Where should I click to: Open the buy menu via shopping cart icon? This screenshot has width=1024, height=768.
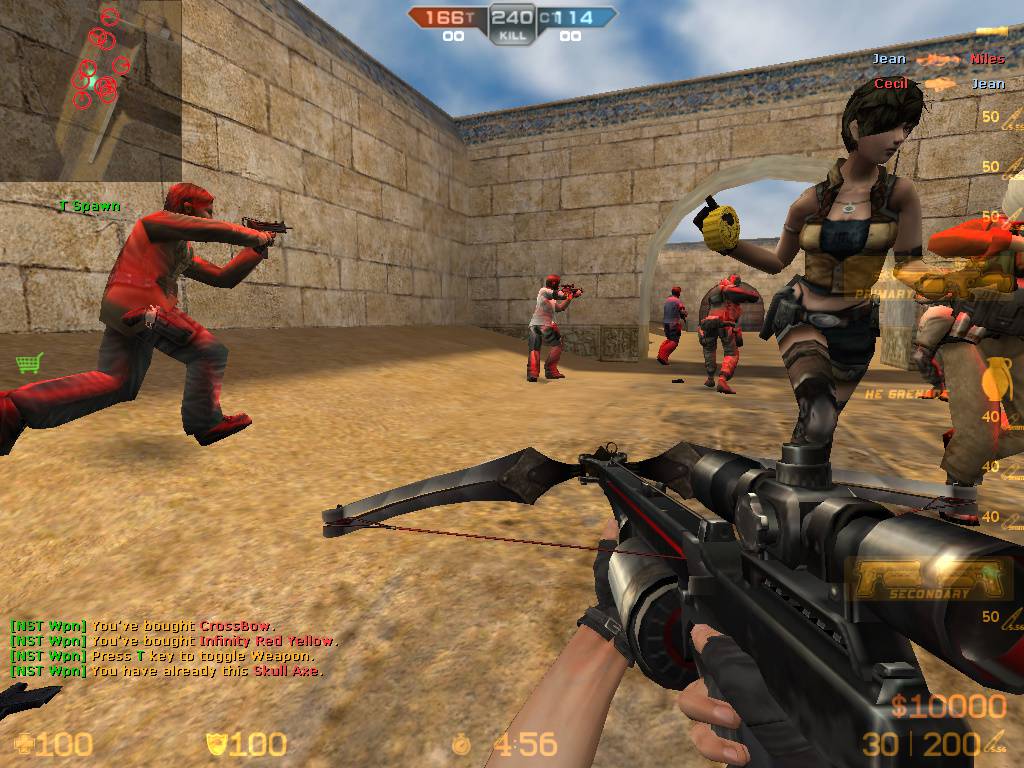[30, 363]
